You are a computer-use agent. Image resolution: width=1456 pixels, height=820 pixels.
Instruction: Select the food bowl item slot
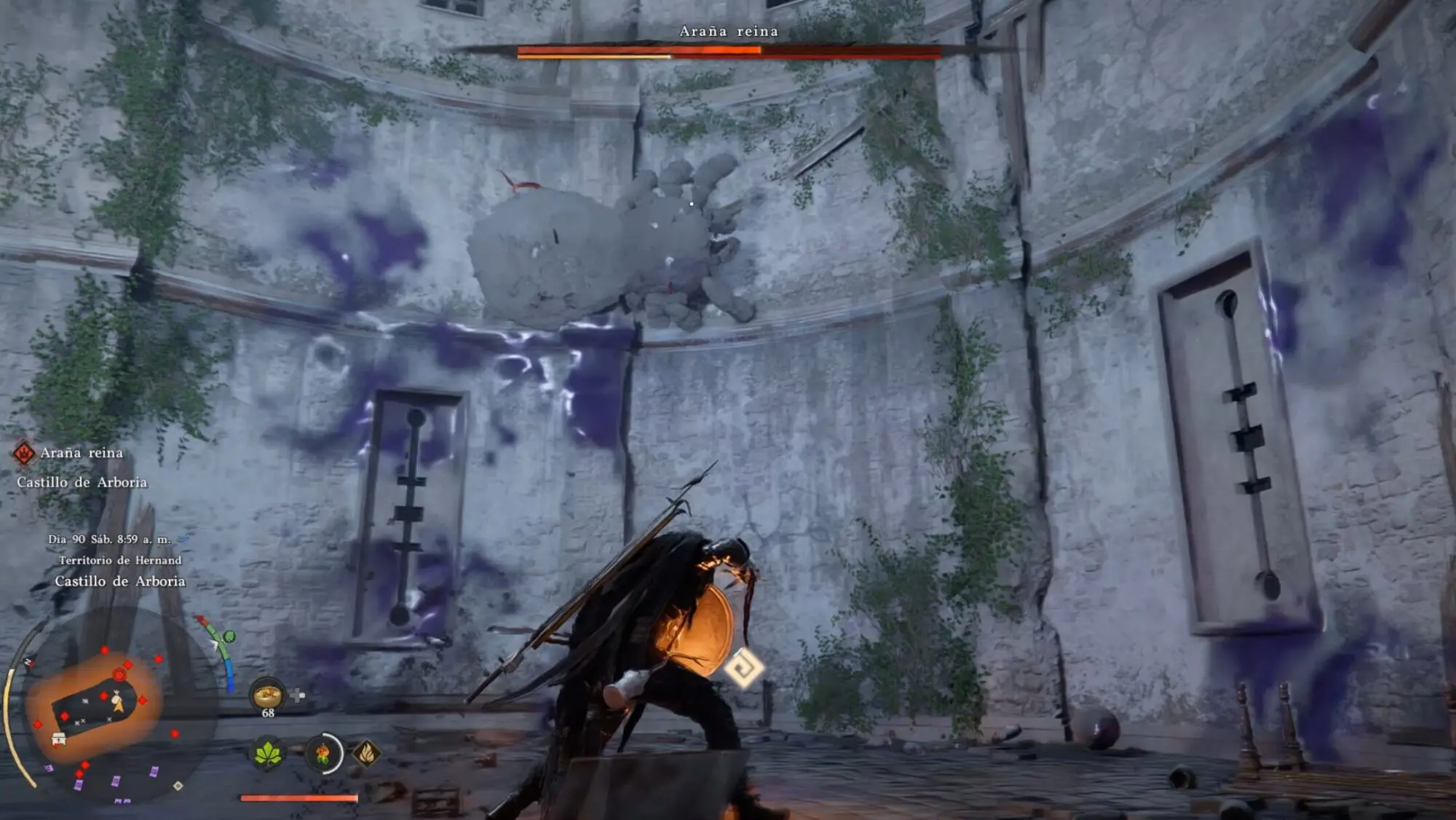pyautogui.click(x=267, y=694)
